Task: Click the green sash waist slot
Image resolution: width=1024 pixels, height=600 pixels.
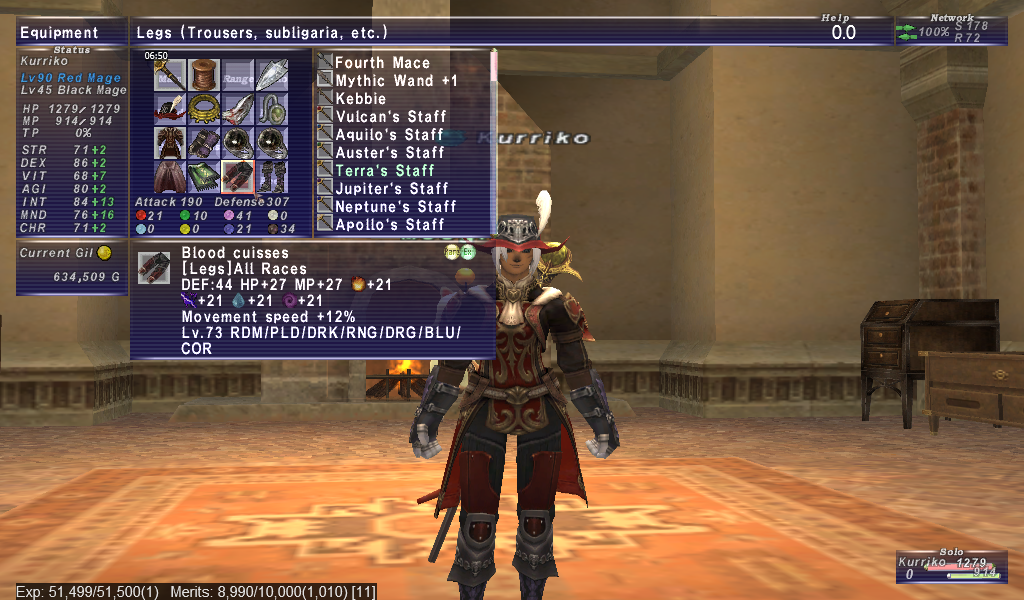Action: click(x=204, y=175)
